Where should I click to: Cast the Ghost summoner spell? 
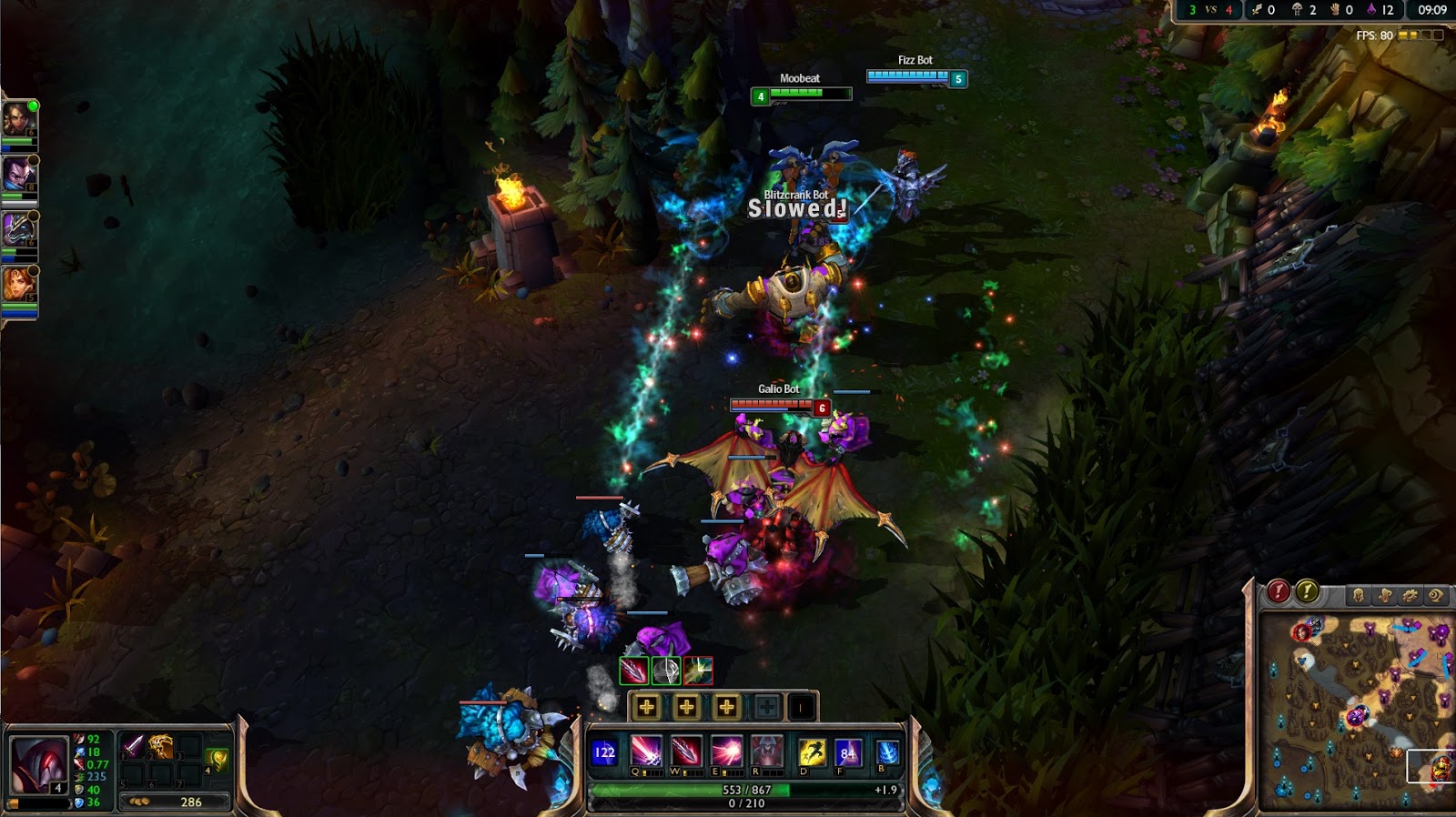pyautogui.click(x=811, y=752)
